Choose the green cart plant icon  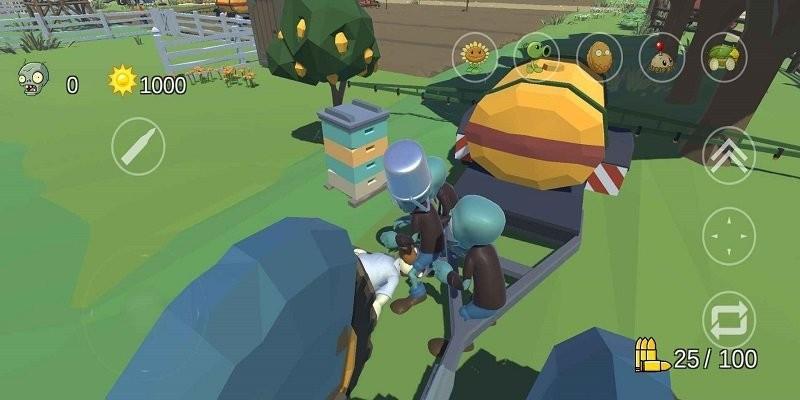pos(722,56)
